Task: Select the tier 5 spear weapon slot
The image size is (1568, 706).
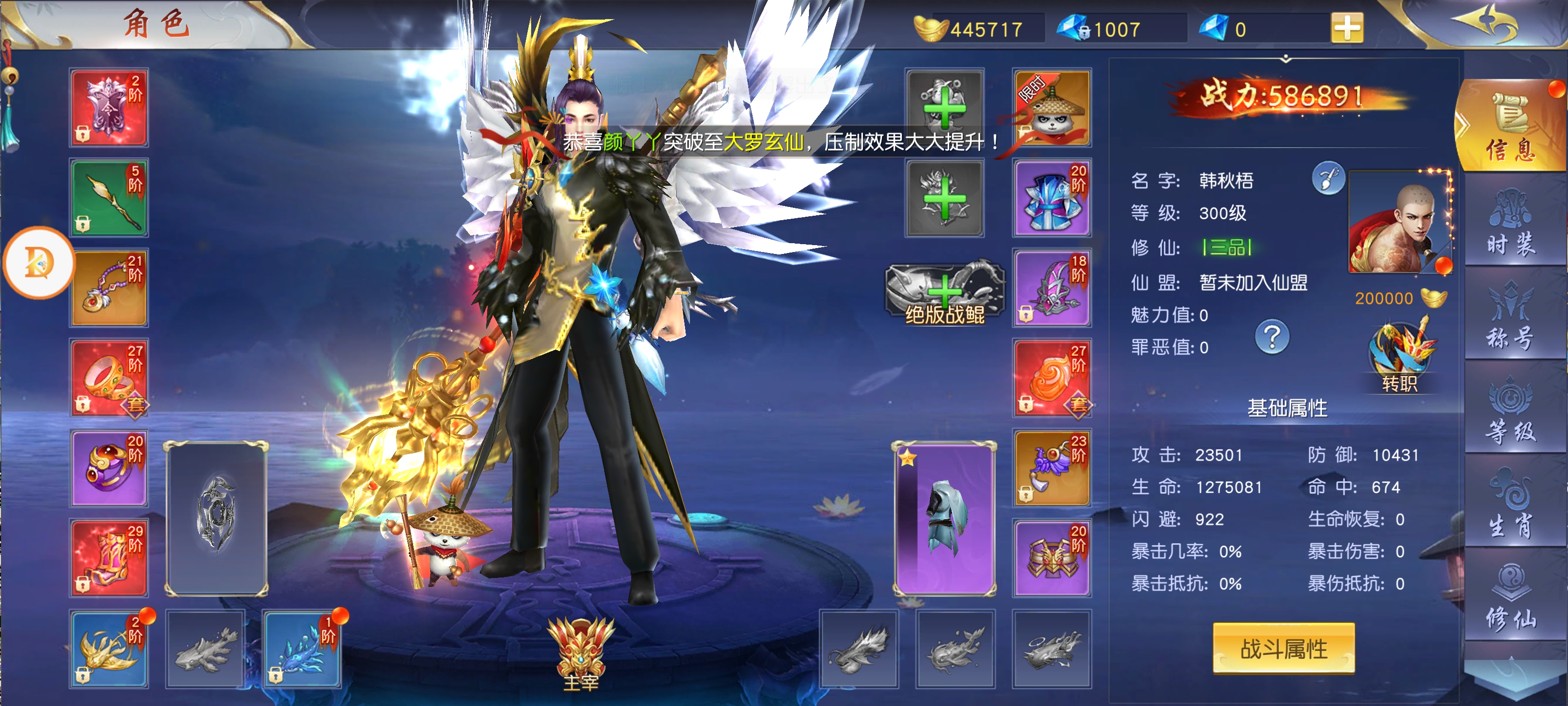Action: pos(110,198)
